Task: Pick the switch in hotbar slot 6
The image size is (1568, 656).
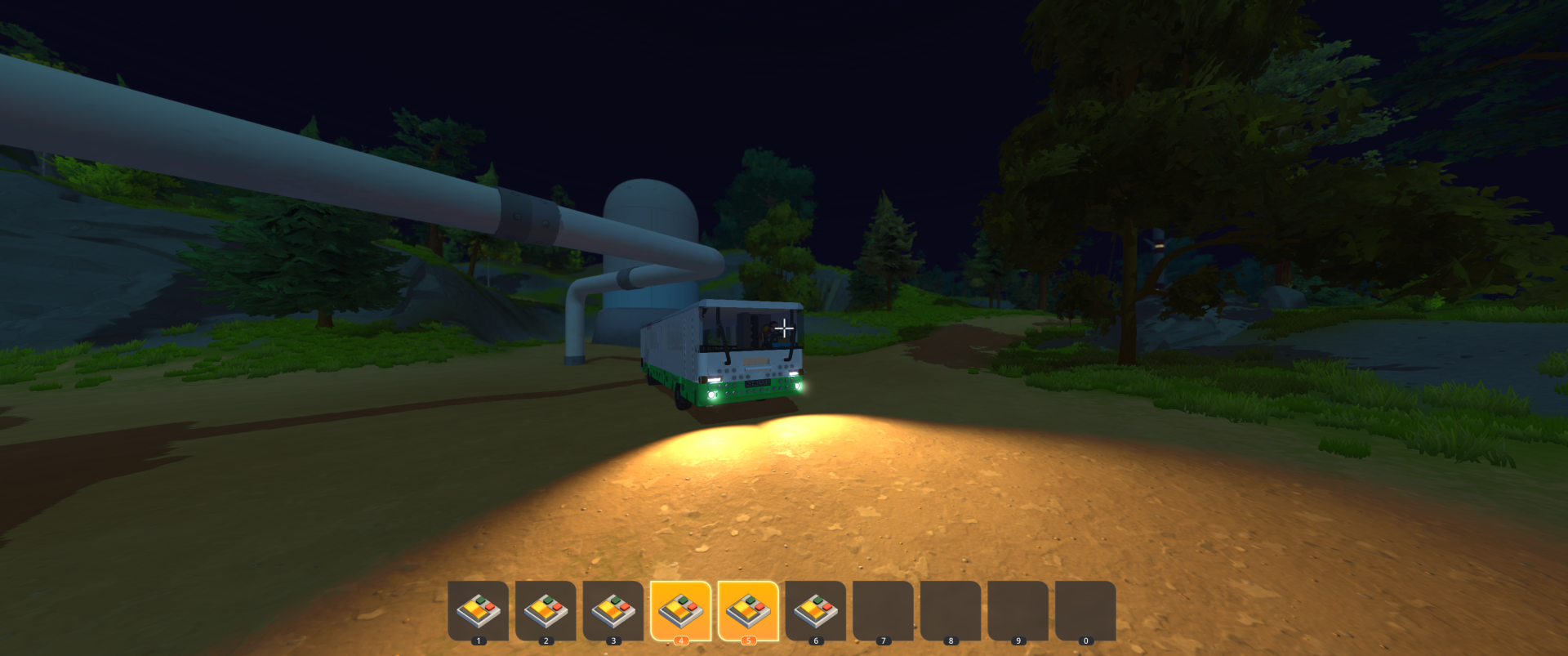Action: tap(815, 610)
